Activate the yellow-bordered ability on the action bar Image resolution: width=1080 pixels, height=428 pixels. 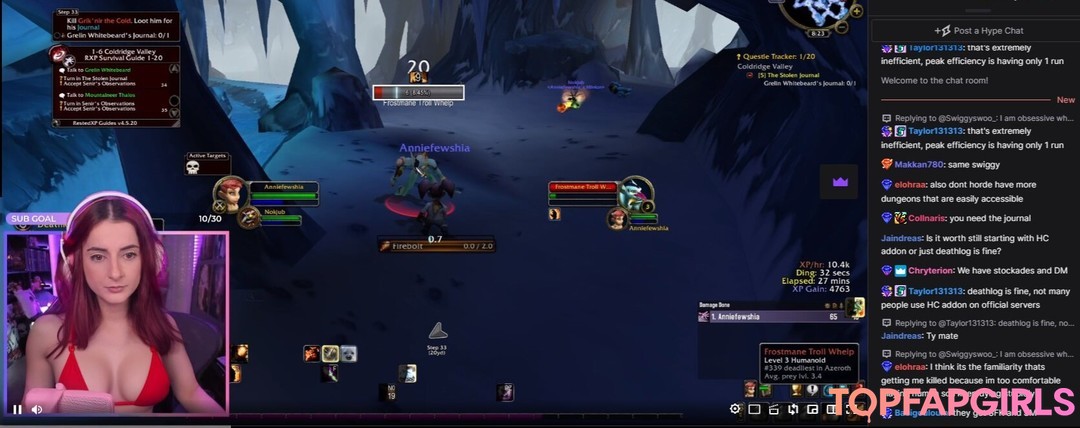point(329,353)
